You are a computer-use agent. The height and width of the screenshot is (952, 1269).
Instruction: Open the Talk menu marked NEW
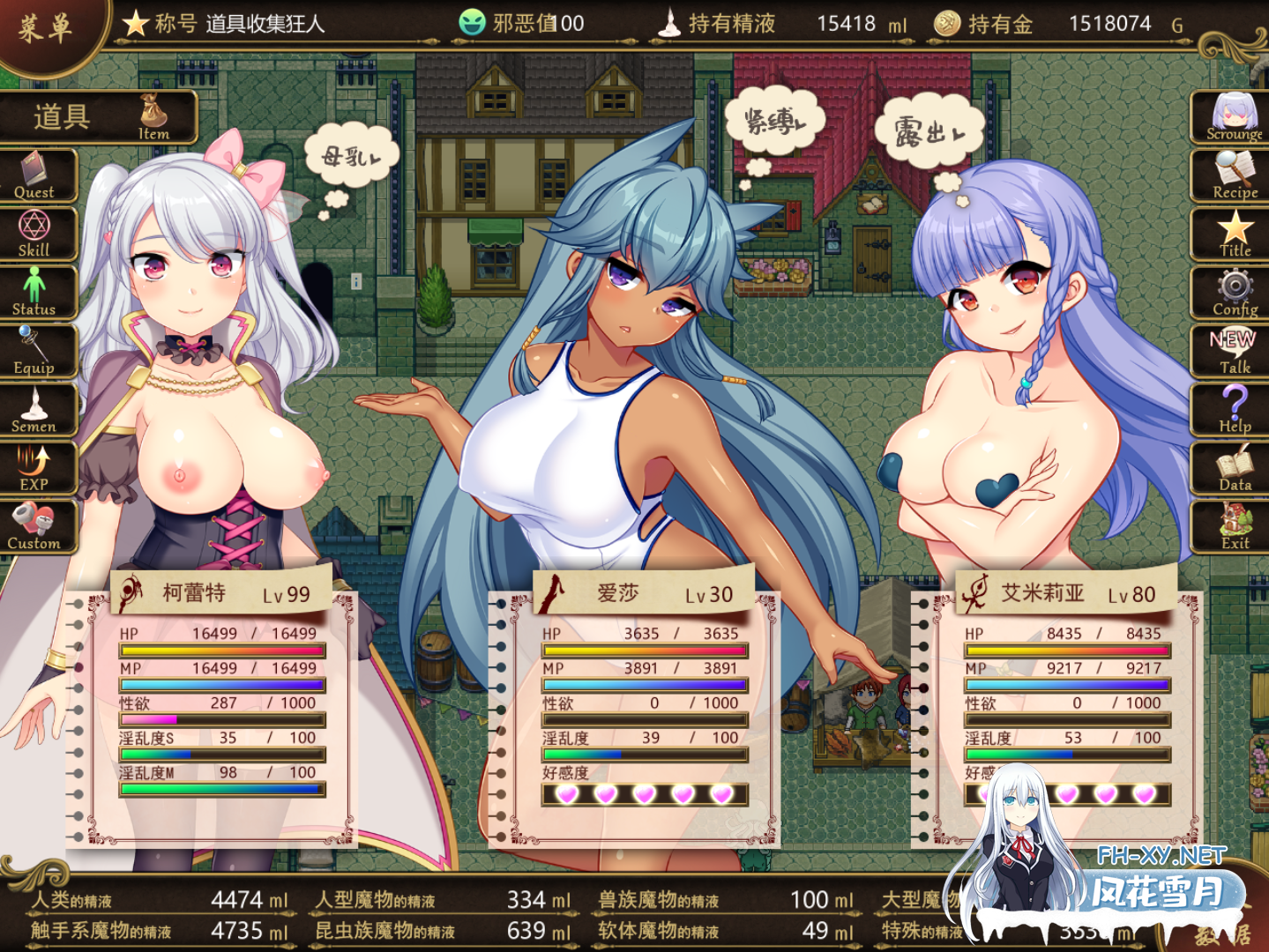pyautogui.click(x=1233, y=352)
